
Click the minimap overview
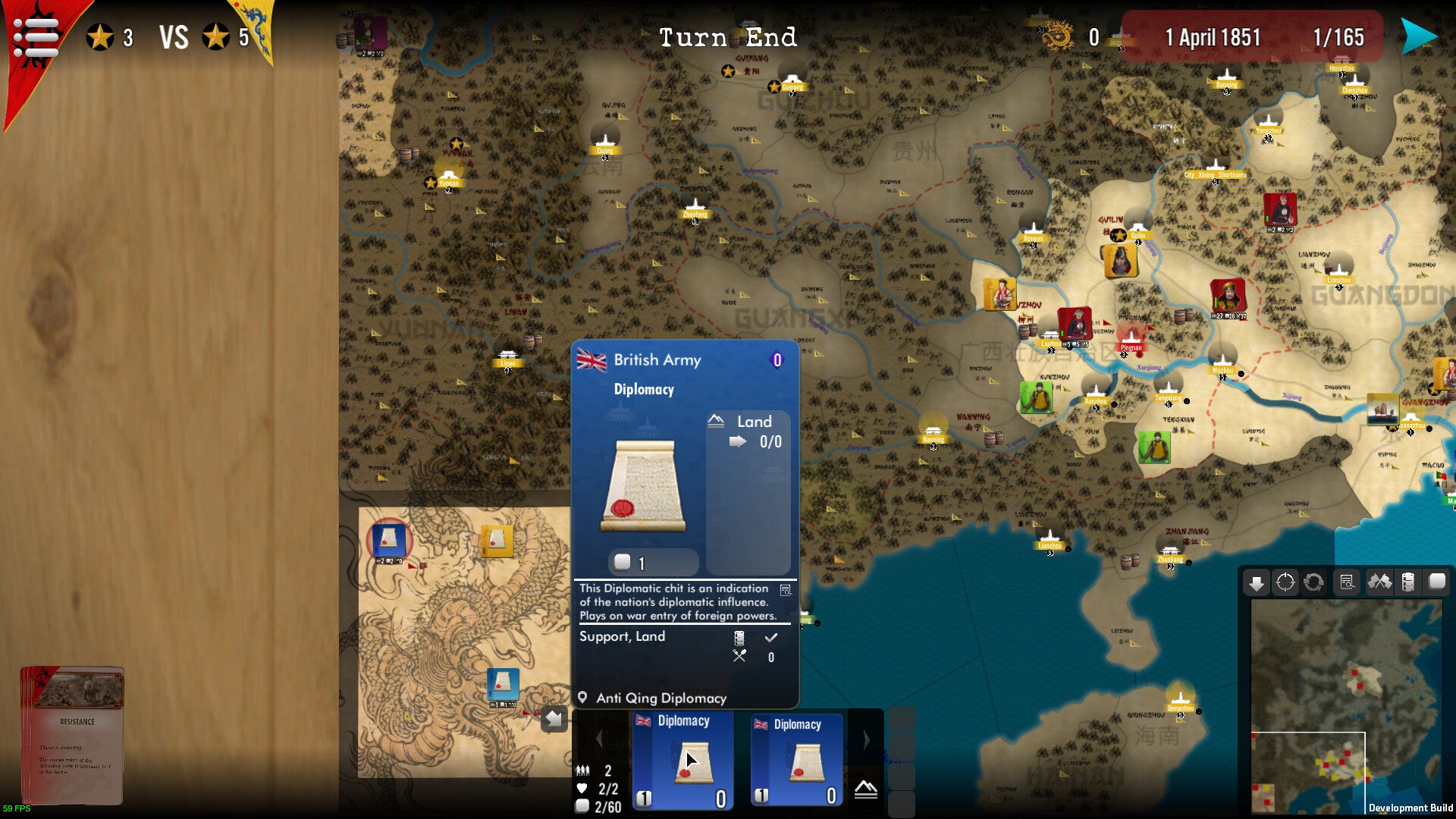[1346, 705]
